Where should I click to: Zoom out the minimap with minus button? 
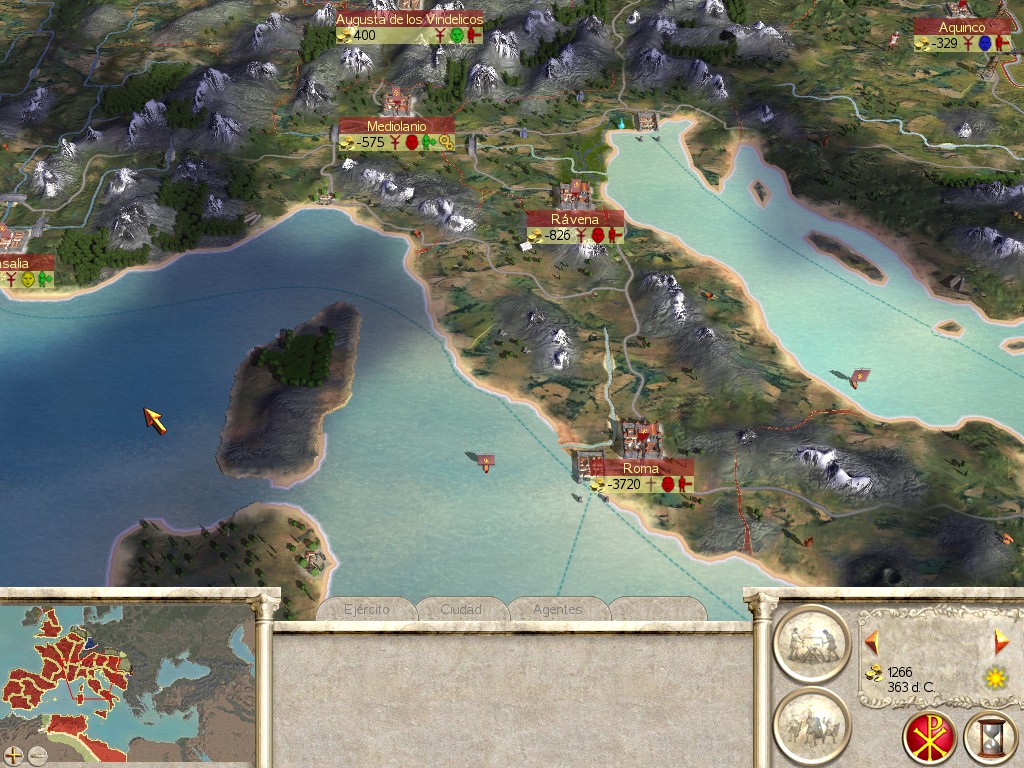pyautogui.click(x=38, y=755)
